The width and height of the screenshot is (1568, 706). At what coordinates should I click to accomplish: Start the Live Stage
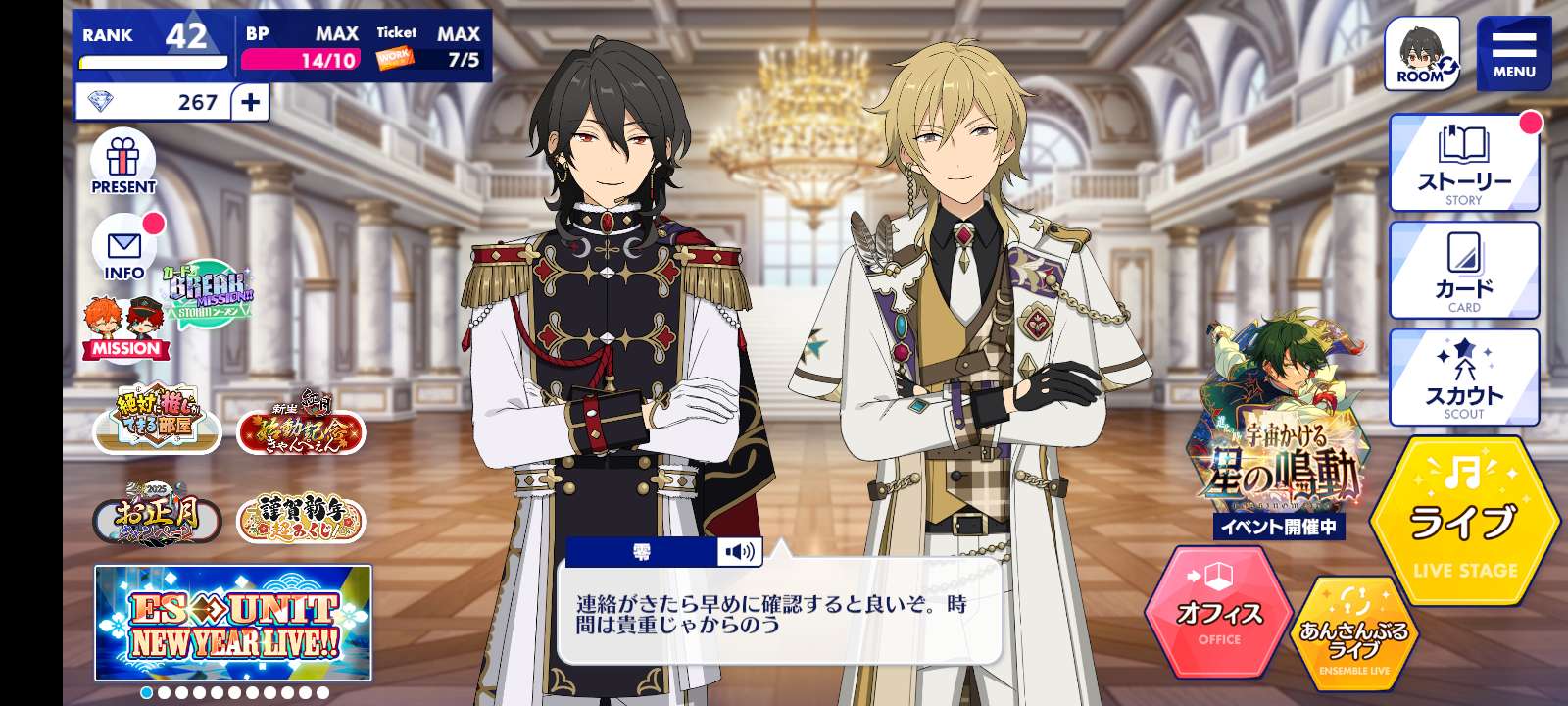[1464, 521]
